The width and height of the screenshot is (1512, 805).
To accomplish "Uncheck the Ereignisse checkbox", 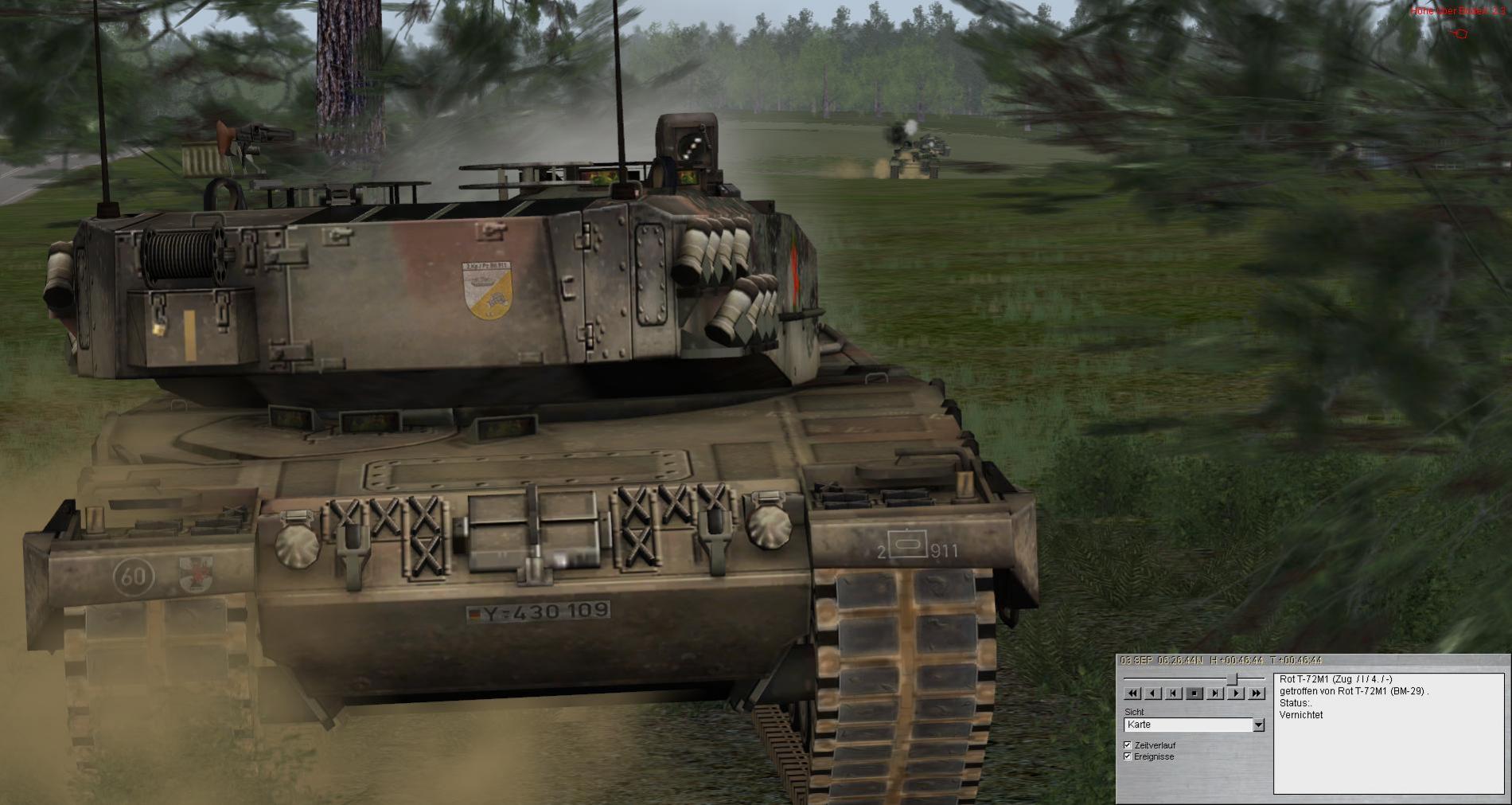I will pyautogui.click(x=1128, y=756).
